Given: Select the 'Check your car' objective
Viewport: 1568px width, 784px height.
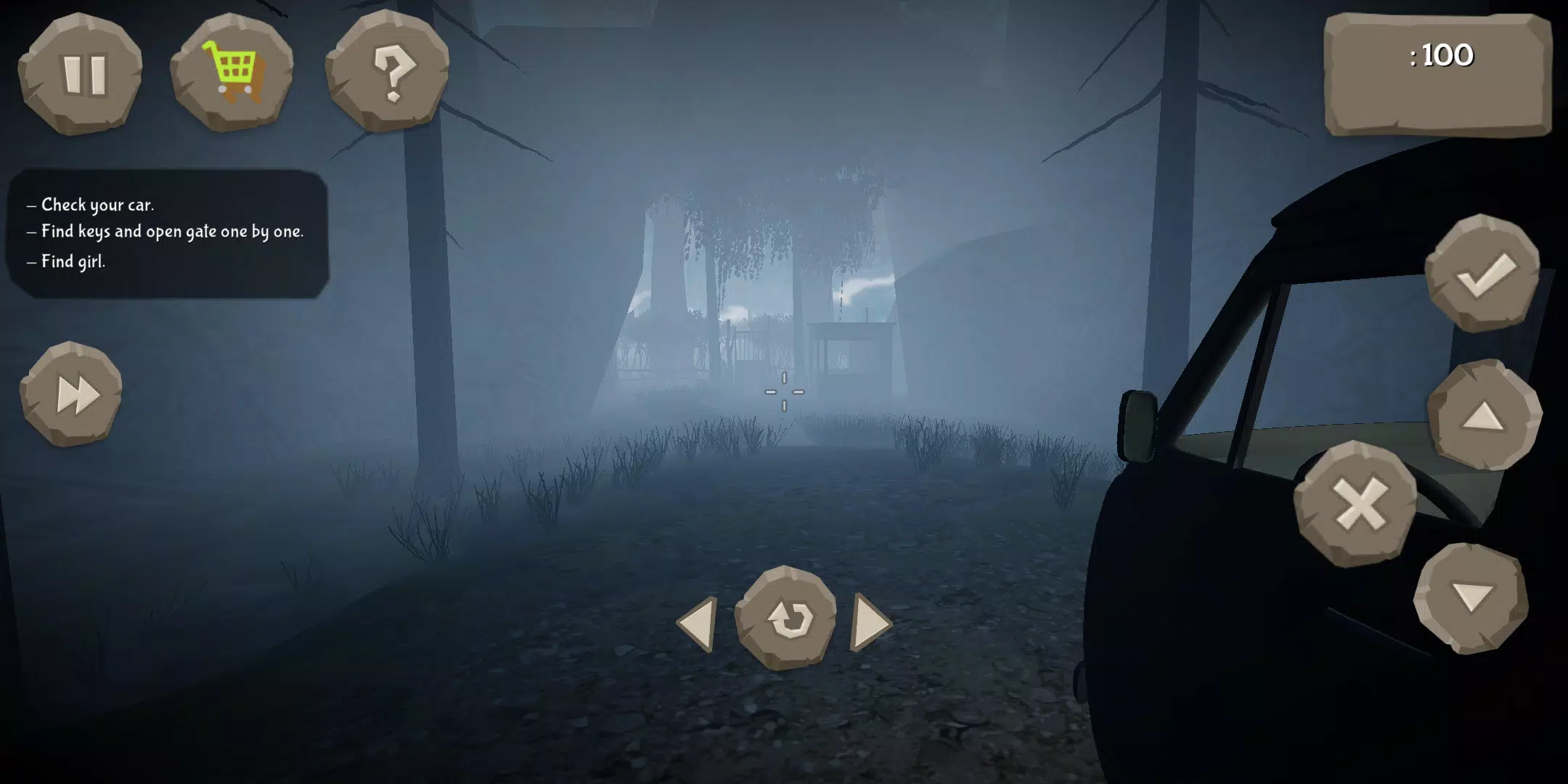Looking at the screenshot, I should [90, 205].
